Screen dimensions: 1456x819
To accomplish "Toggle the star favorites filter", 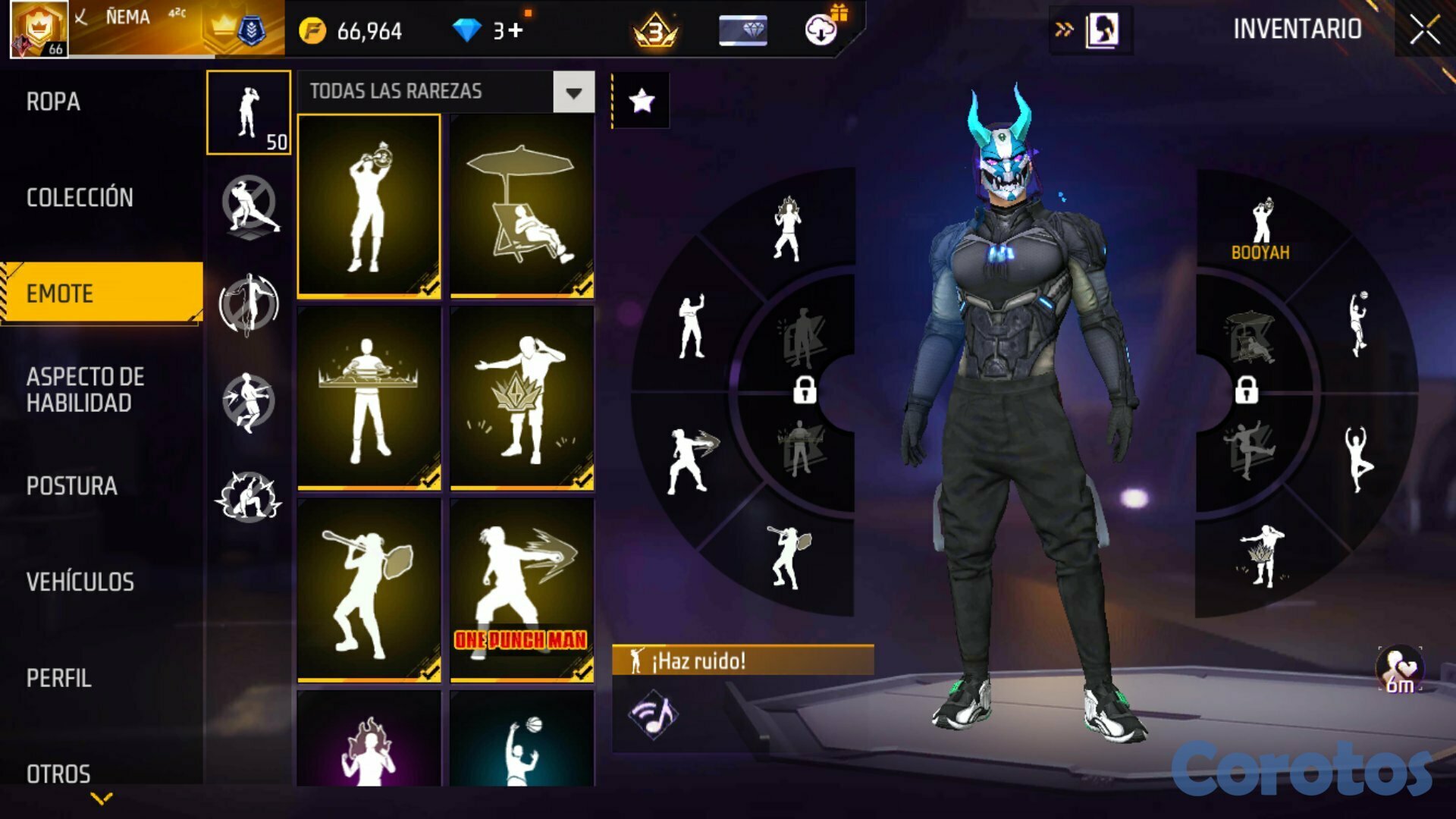I will [x=642, y=101].
